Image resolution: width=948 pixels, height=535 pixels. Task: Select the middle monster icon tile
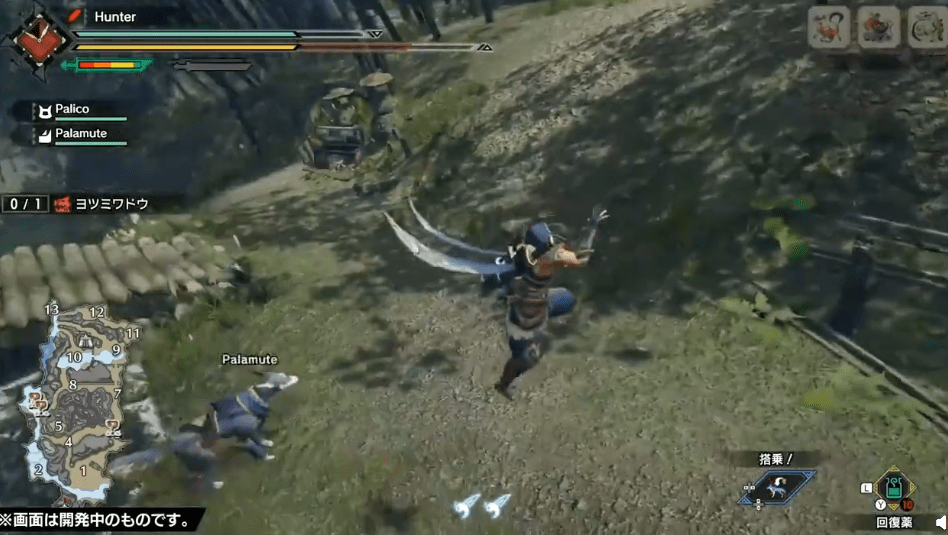click(879, 27)
